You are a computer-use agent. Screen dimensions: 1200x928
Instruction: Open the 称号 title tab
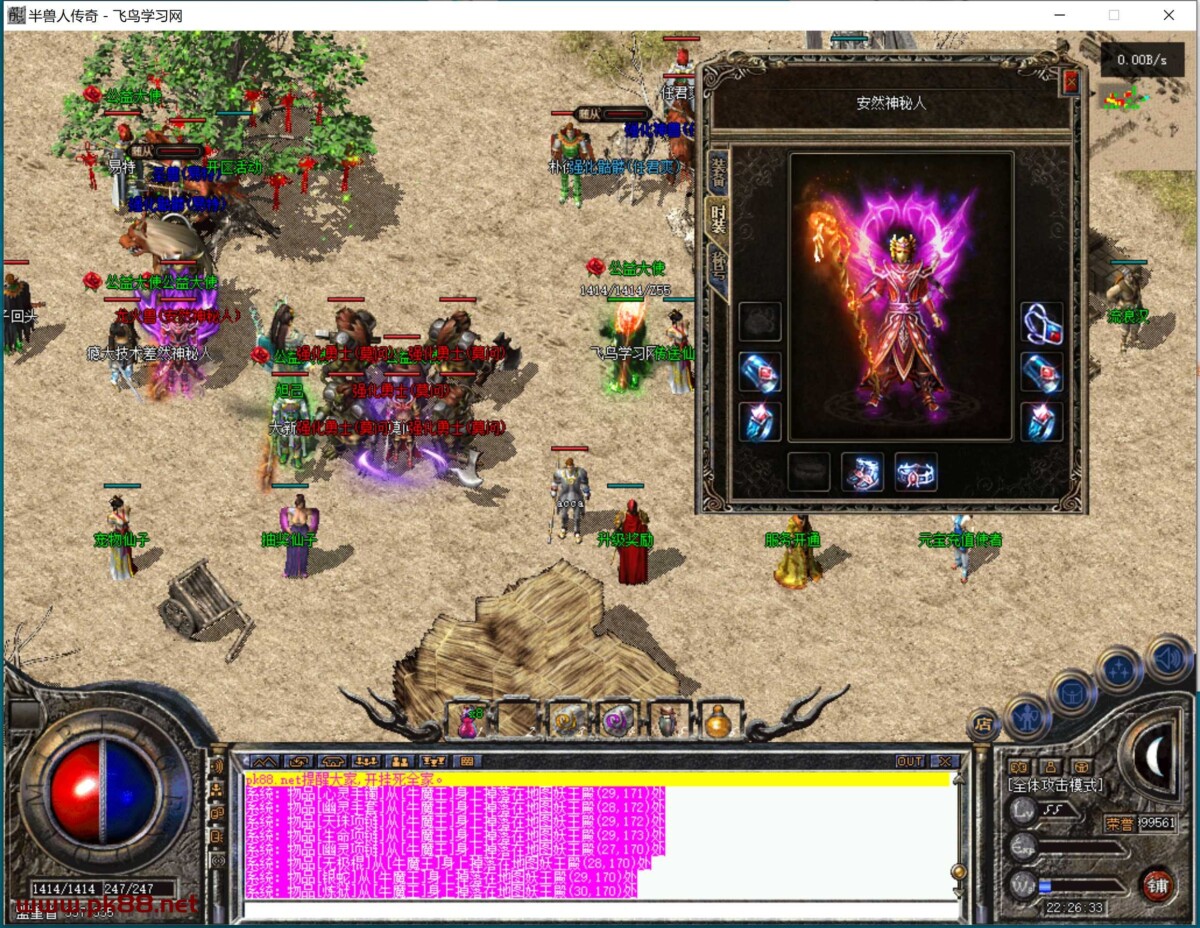coord(717,267)
